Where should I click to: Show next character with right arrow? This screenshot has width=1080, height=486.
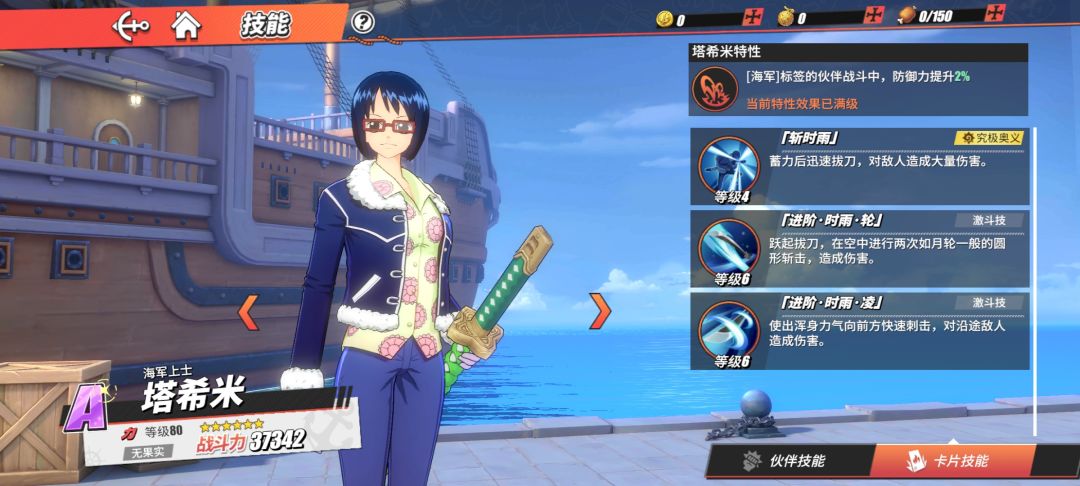599,311
